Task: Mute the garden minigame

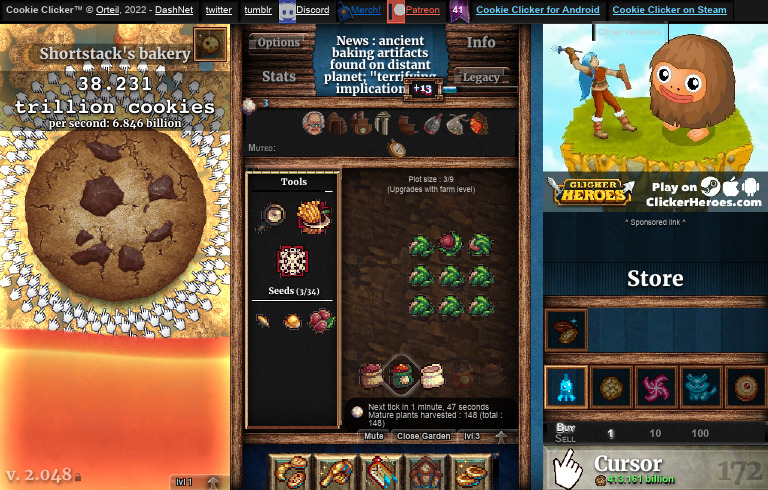Action: [x=373, y=436]
